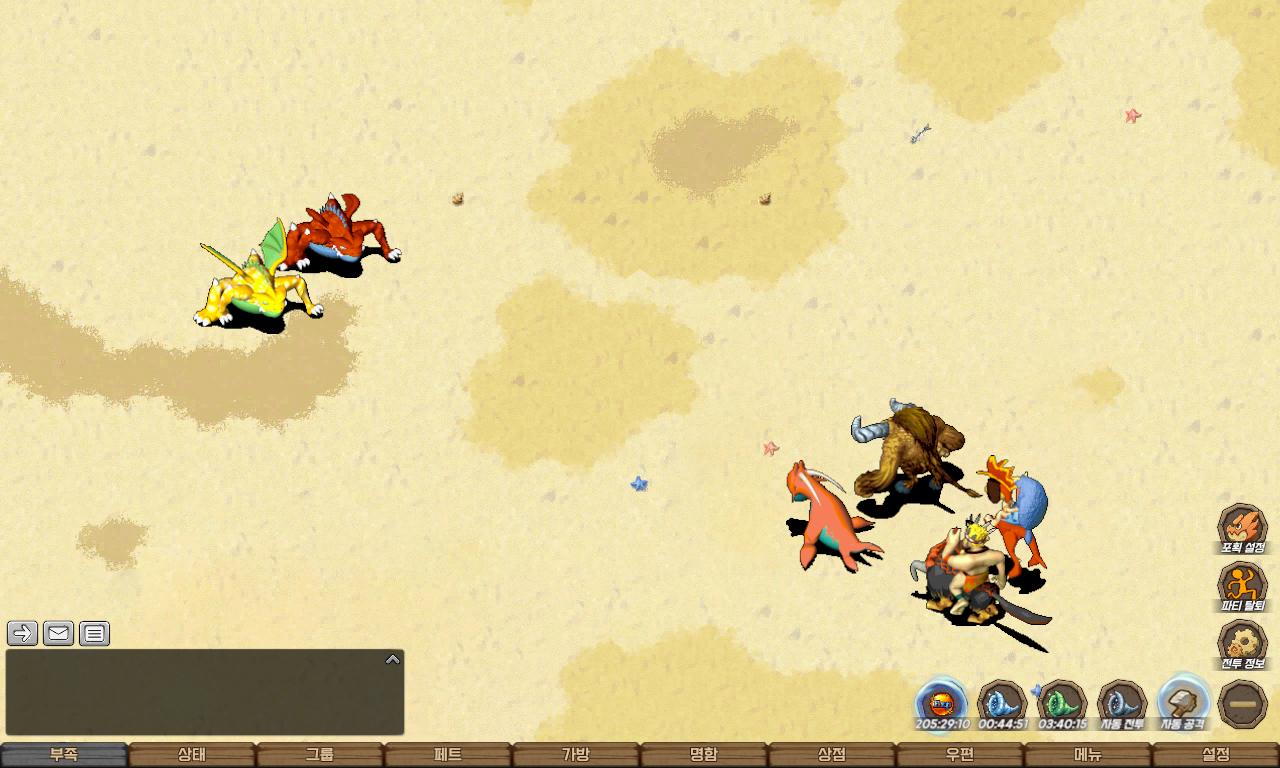Click the 파티 탈퇴 leave party icon
The height and width of the screenshot is (768, 1280).
[1243, 587]
